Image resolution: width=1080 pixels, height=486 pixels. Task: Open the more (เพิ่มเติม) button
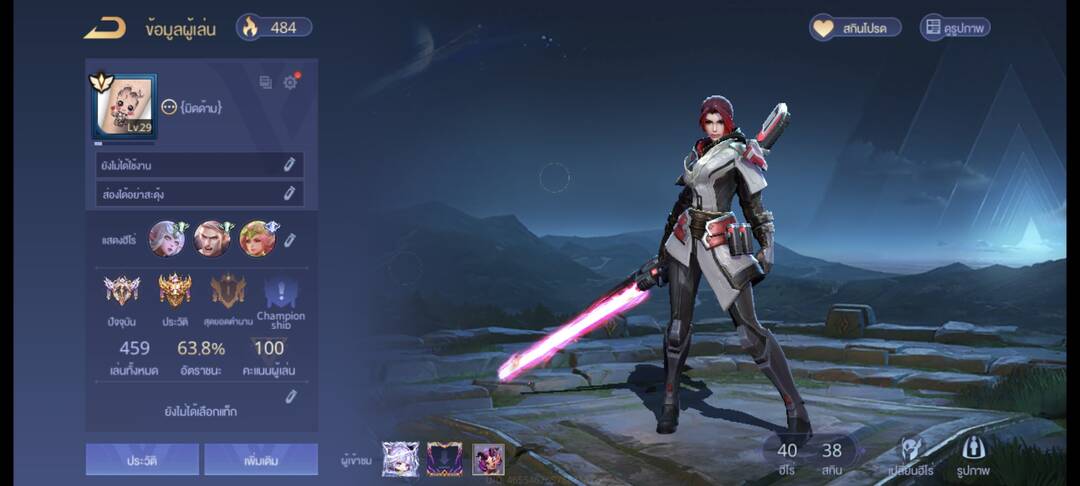261,459
